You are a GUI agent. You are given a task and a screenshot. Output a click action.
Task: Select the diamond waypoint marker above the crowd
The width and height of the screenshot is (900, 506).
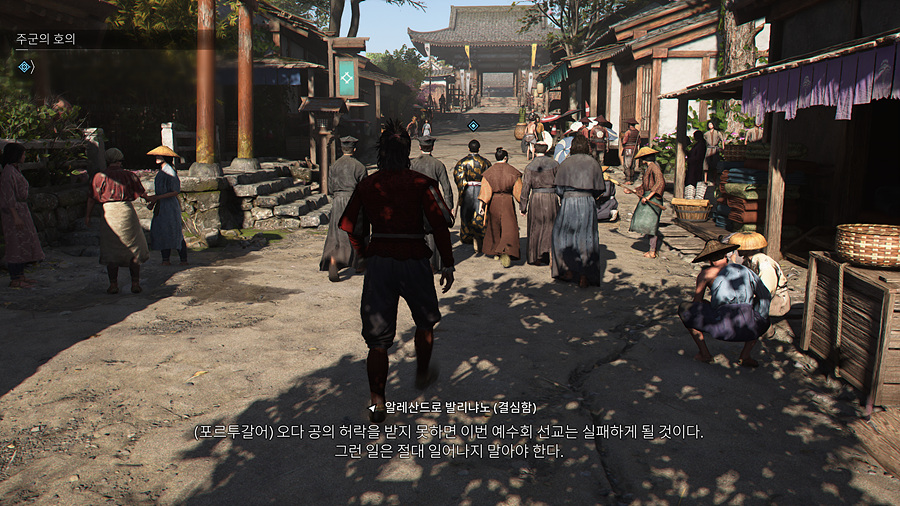pyautogui.click(x=474, y=125)
